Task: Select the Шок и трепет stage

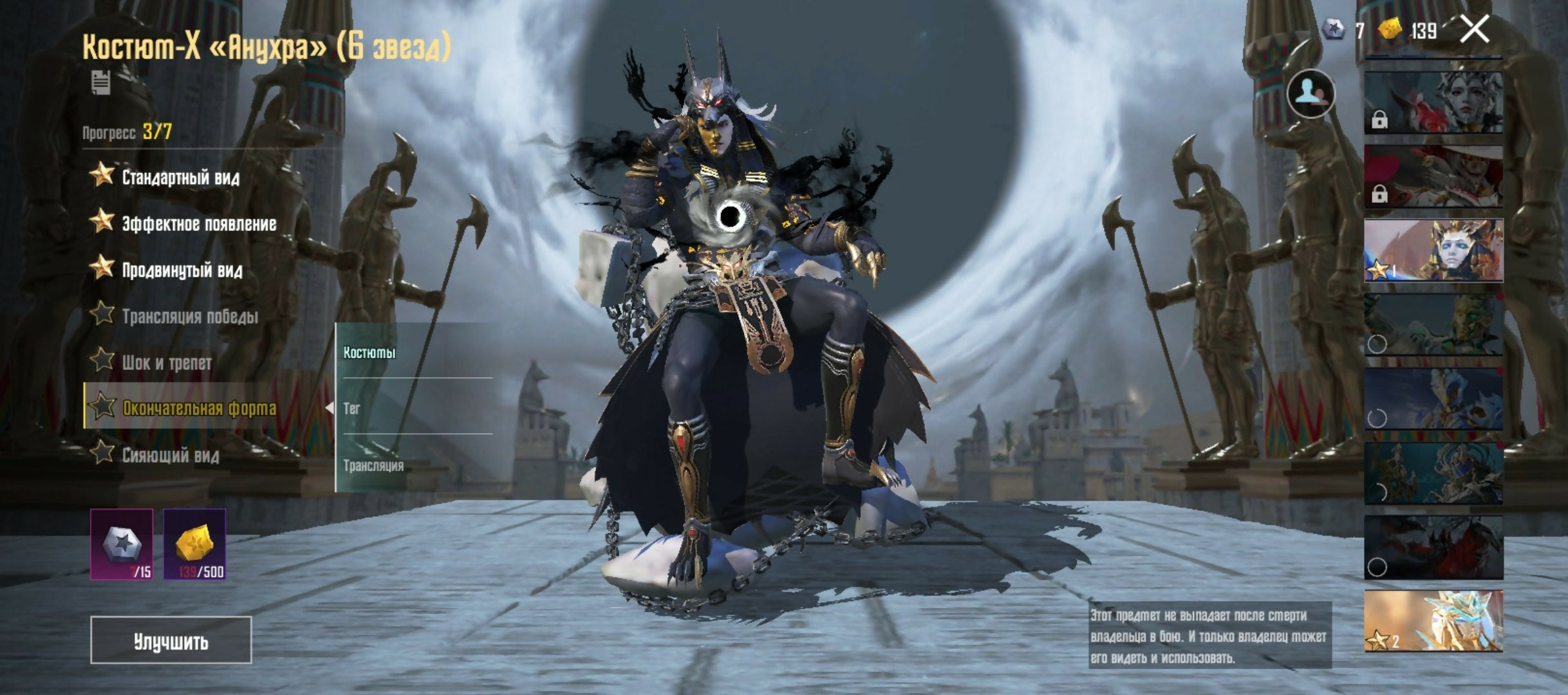Action: pyautogui.click(x=166, y=362)
